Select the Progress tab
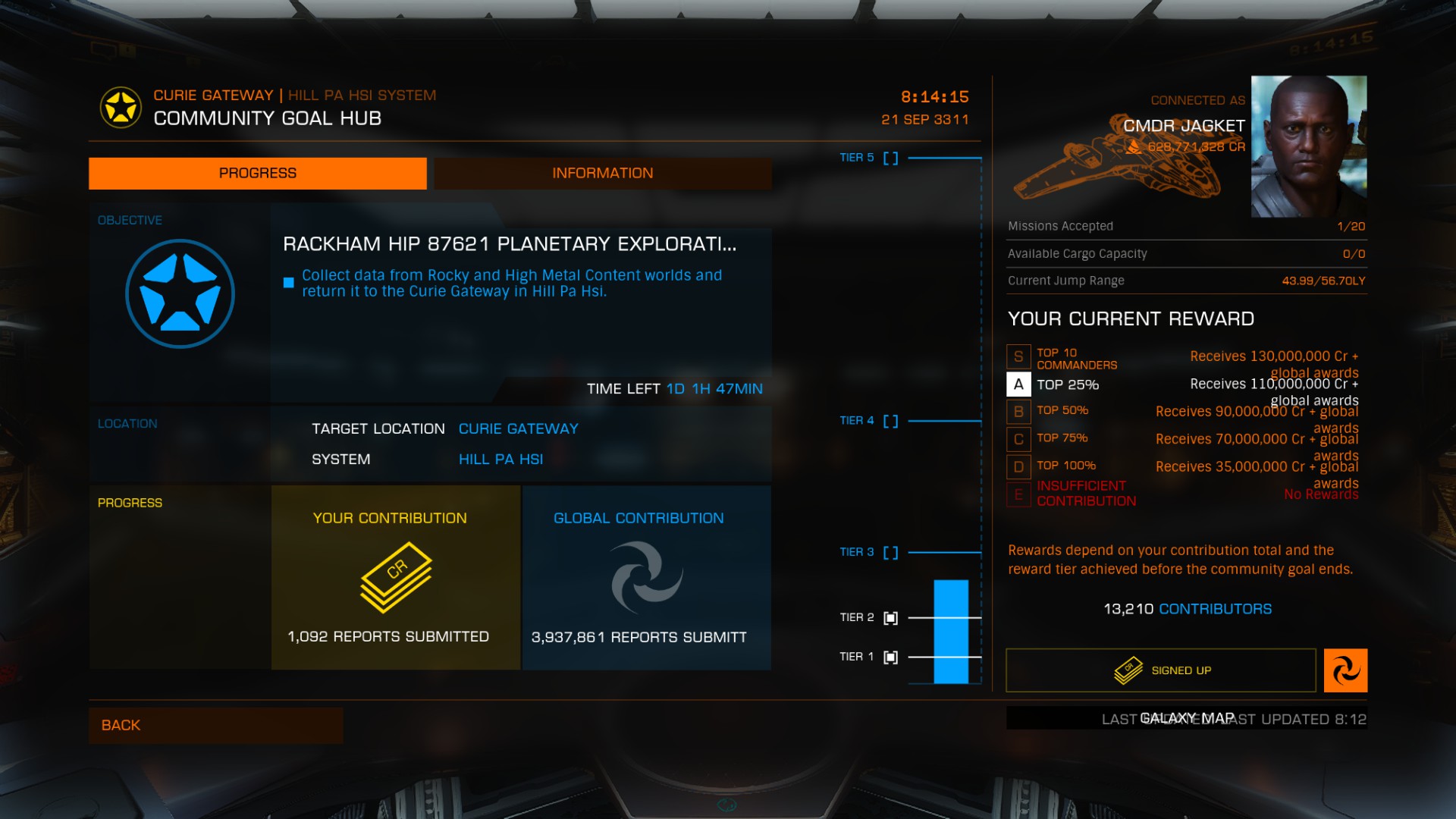 [x=257, y=174]
